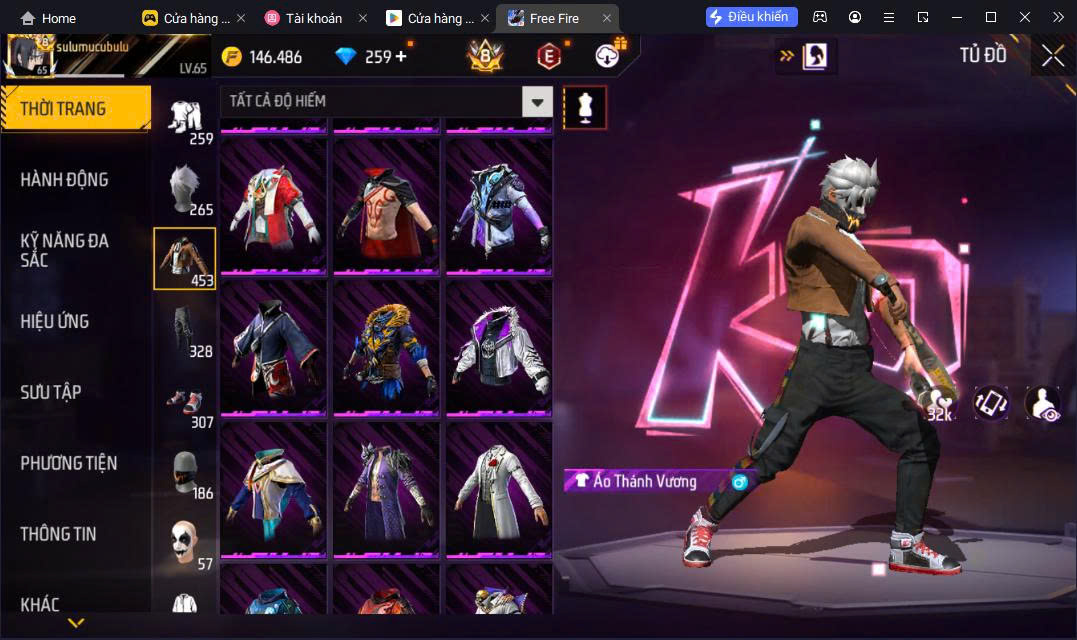Switch to the Tài khoản emulator tab
Screen dimensions: 1077x640
tap(313, 18)
